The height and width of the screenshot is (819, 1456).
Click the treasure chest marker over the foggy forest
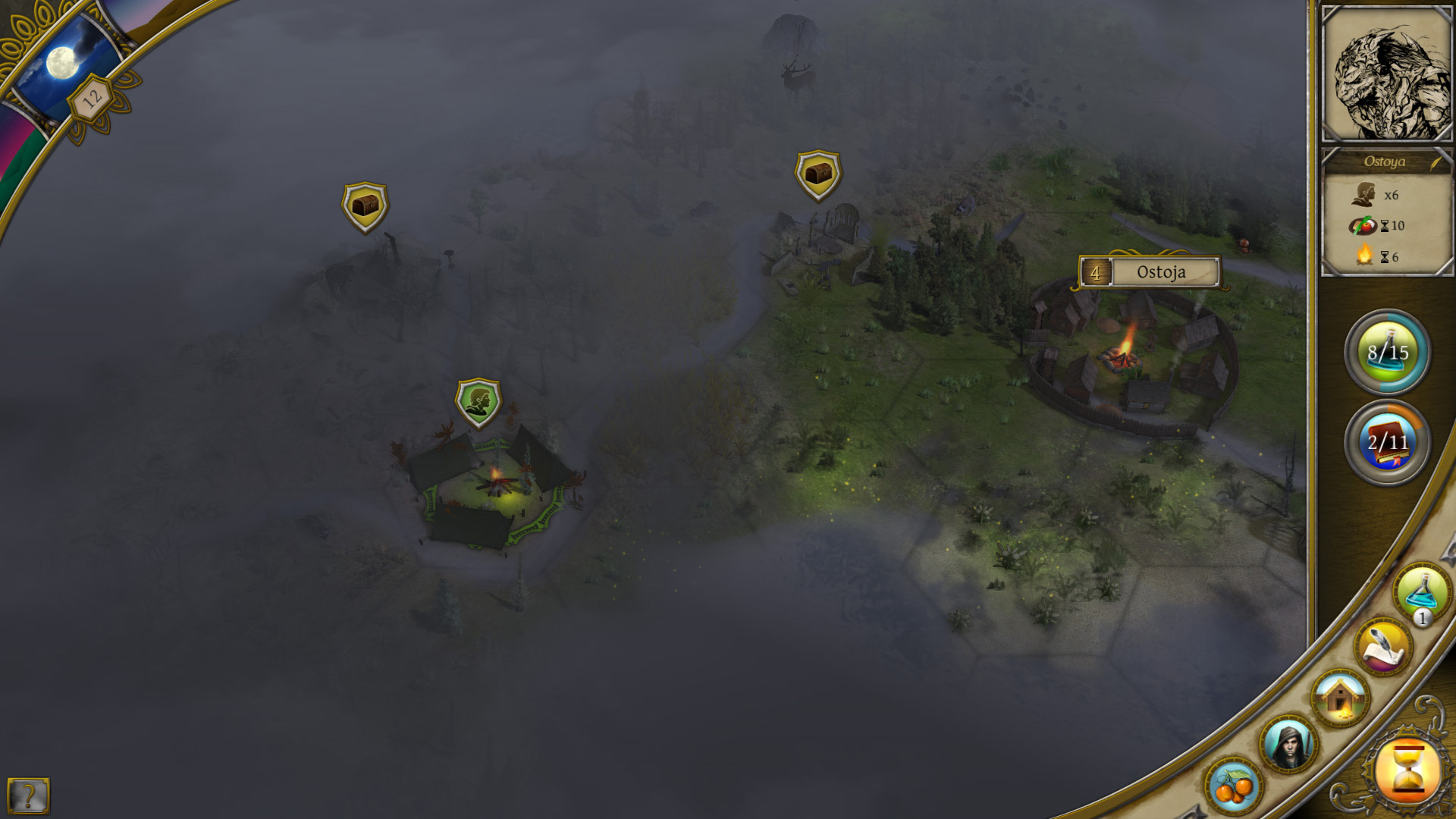tap(365, 206)
